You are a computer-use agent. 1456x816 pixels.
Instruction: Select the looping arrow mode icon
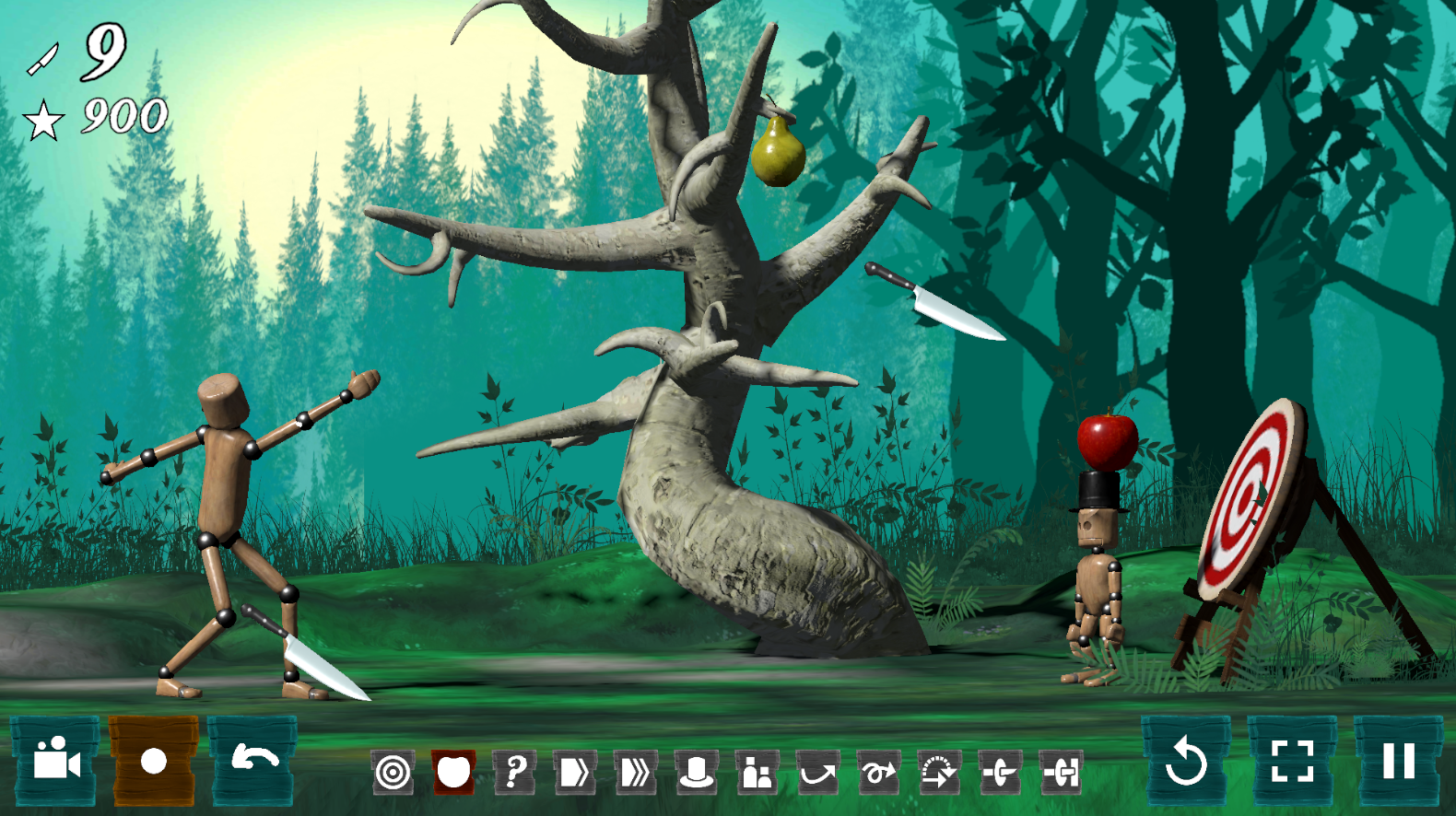coord(878,772)
